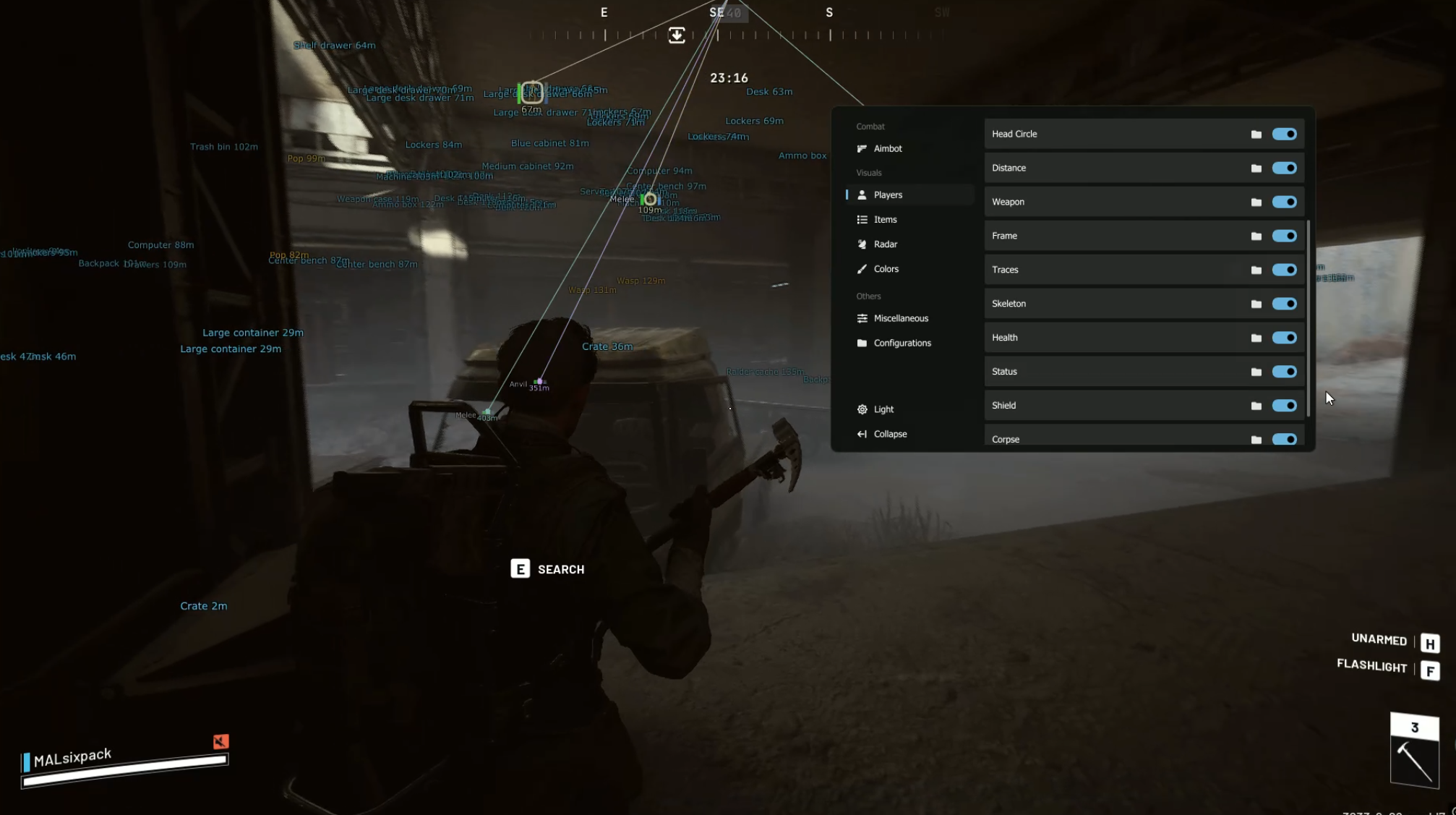Turn off the Distance toggle
1456x815 pixels.
(1284, 168)
